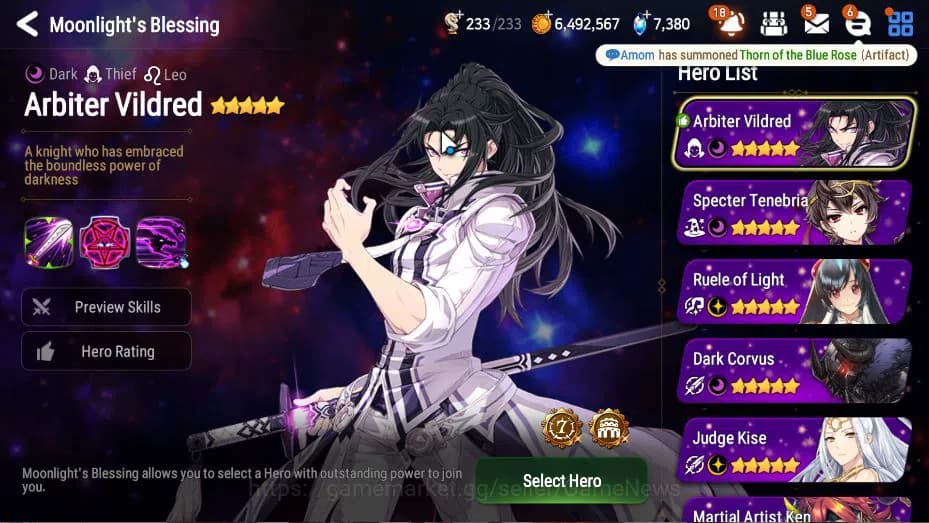Choose Specter Tenebria in the Hero List
The image size is (929, 523).
tap(795, 212)
